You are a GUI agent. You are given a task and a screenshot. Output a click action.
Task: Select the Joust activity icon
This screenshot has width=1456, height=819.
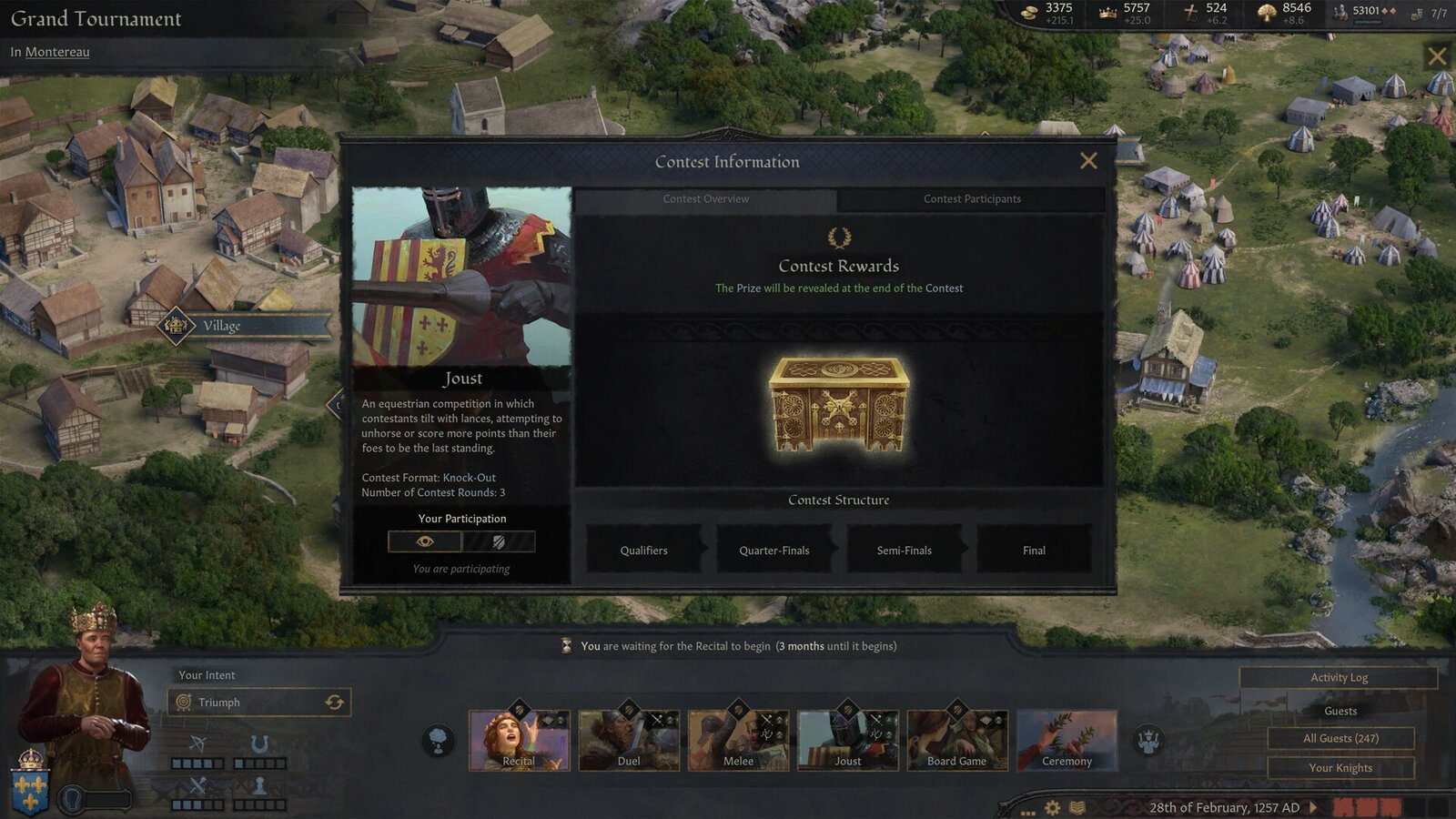click(x=847, y=737)
